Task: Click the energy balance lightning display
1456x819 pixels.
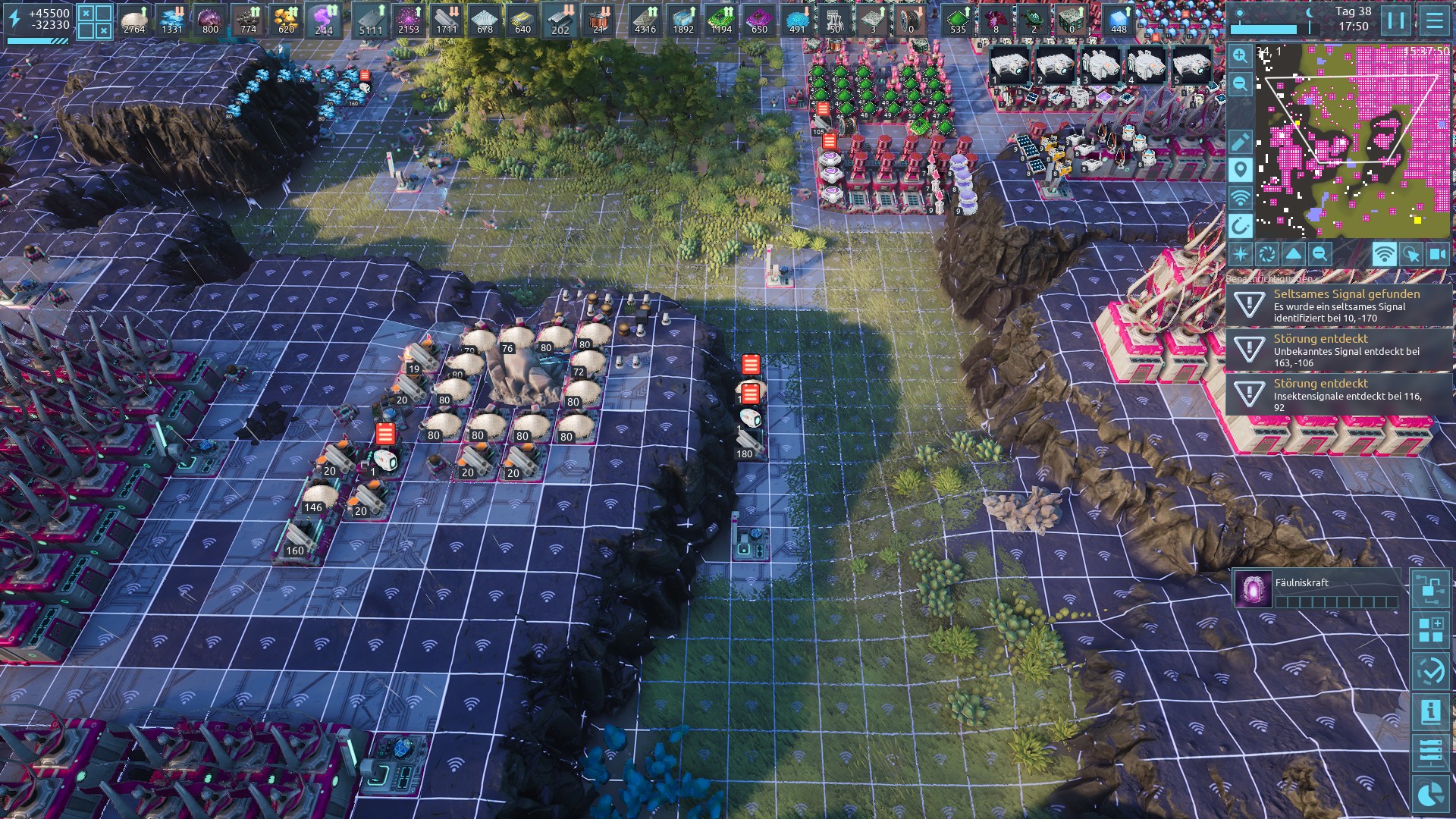Action: pos(39,20)
